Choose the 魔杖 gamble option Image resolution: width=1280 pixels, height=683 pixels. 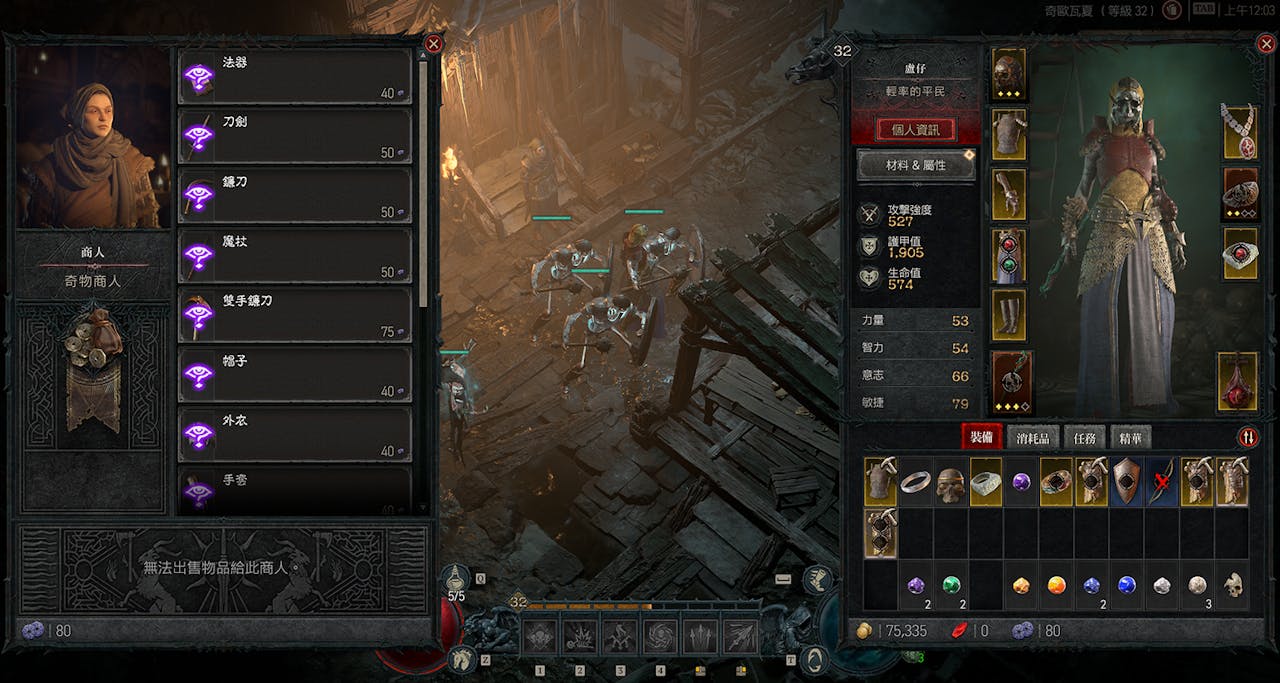295,255
